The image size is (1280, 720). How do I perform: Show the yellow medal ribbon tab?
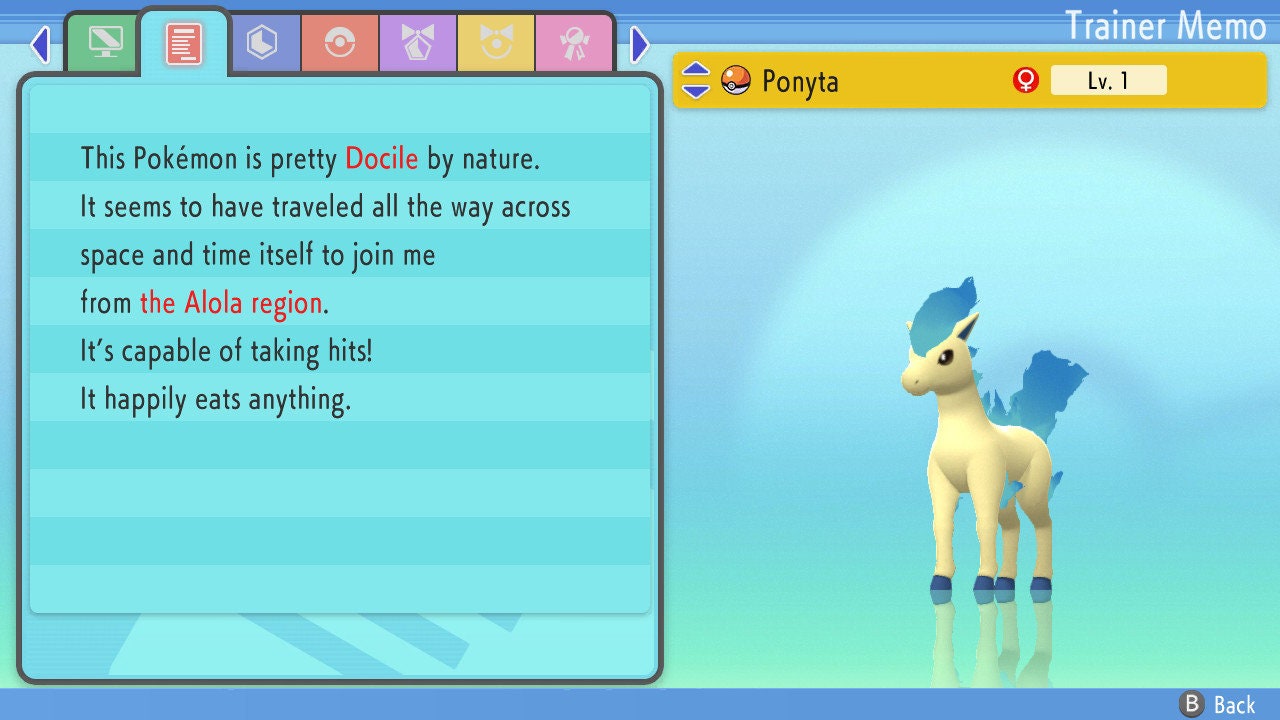coord(496,43)
